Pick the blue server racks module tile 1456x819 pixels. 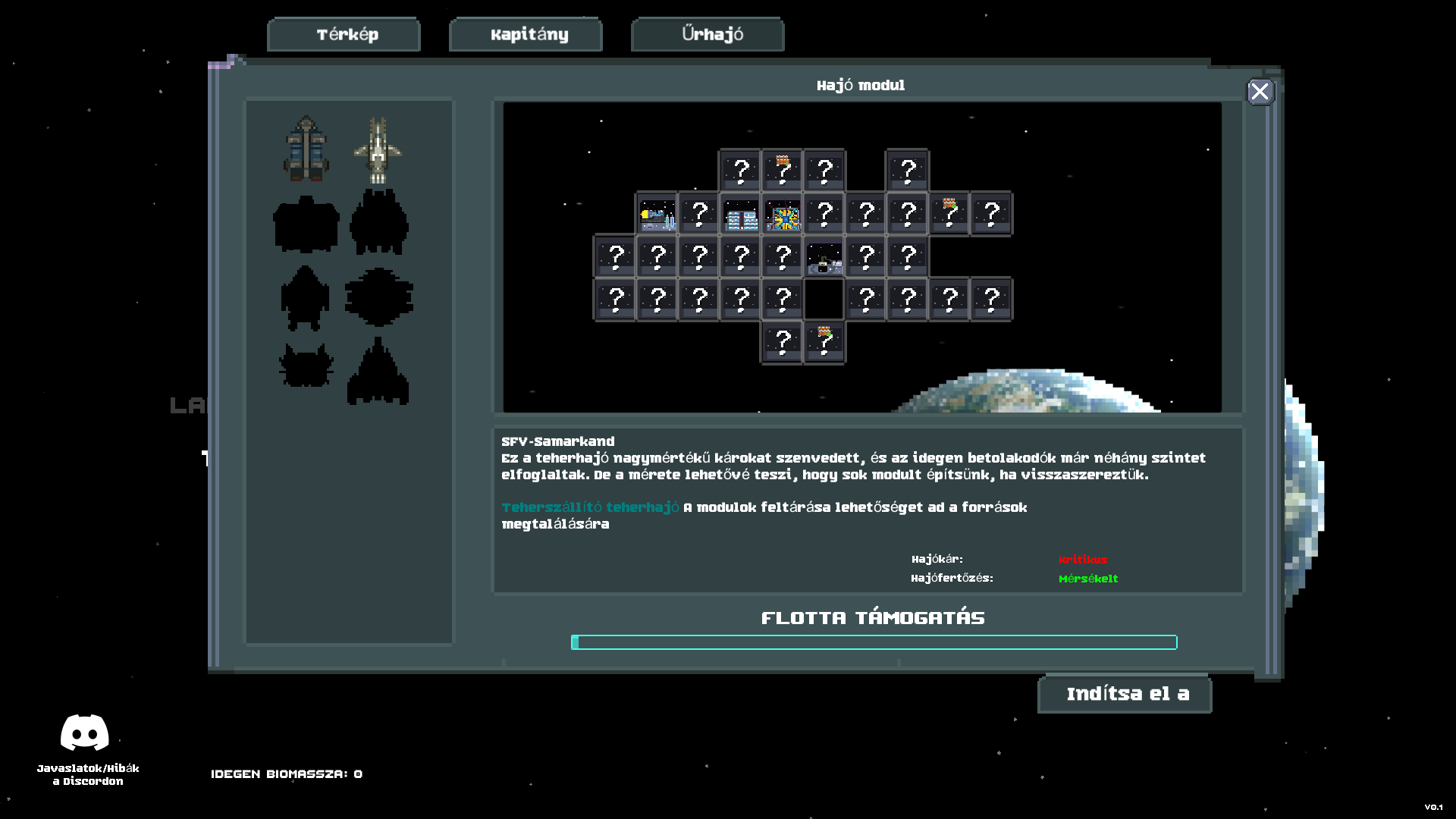740,215
